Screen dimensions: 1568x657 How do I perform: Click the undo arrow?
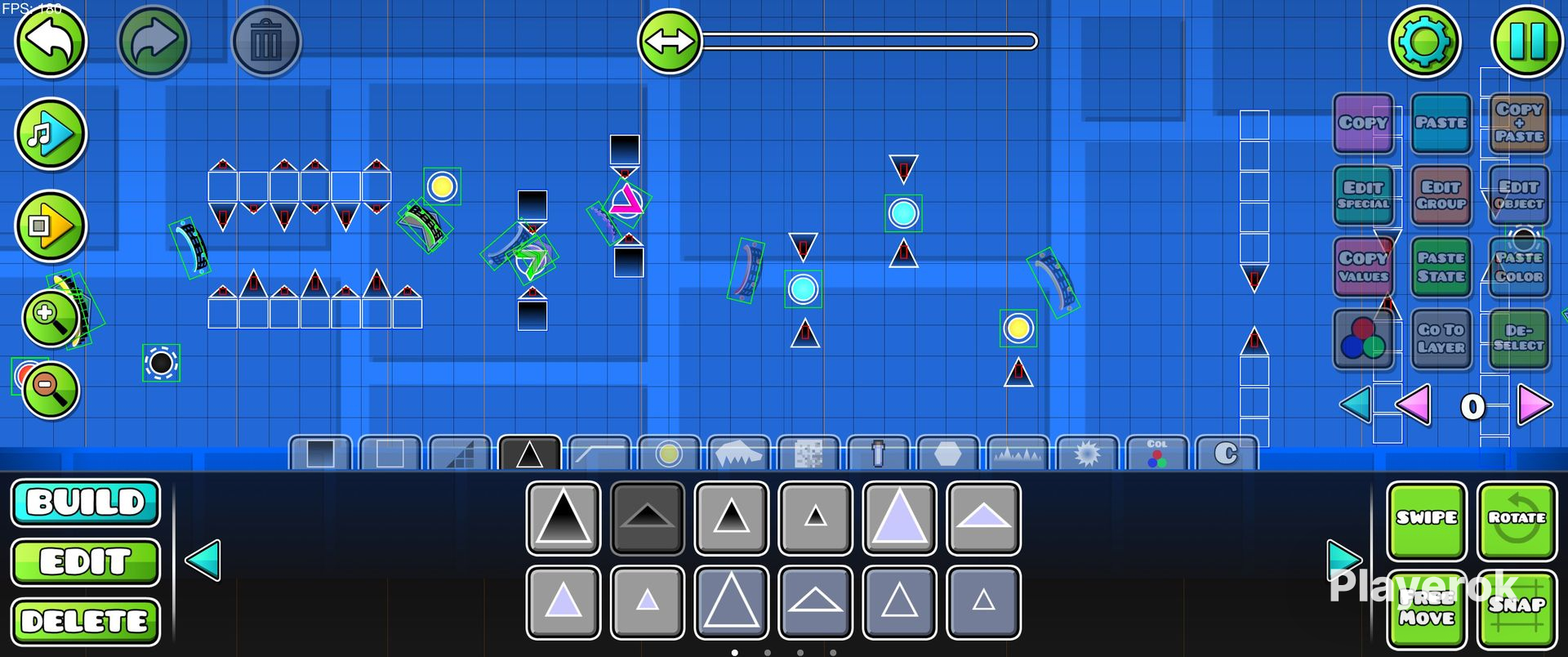click(50, 42)
